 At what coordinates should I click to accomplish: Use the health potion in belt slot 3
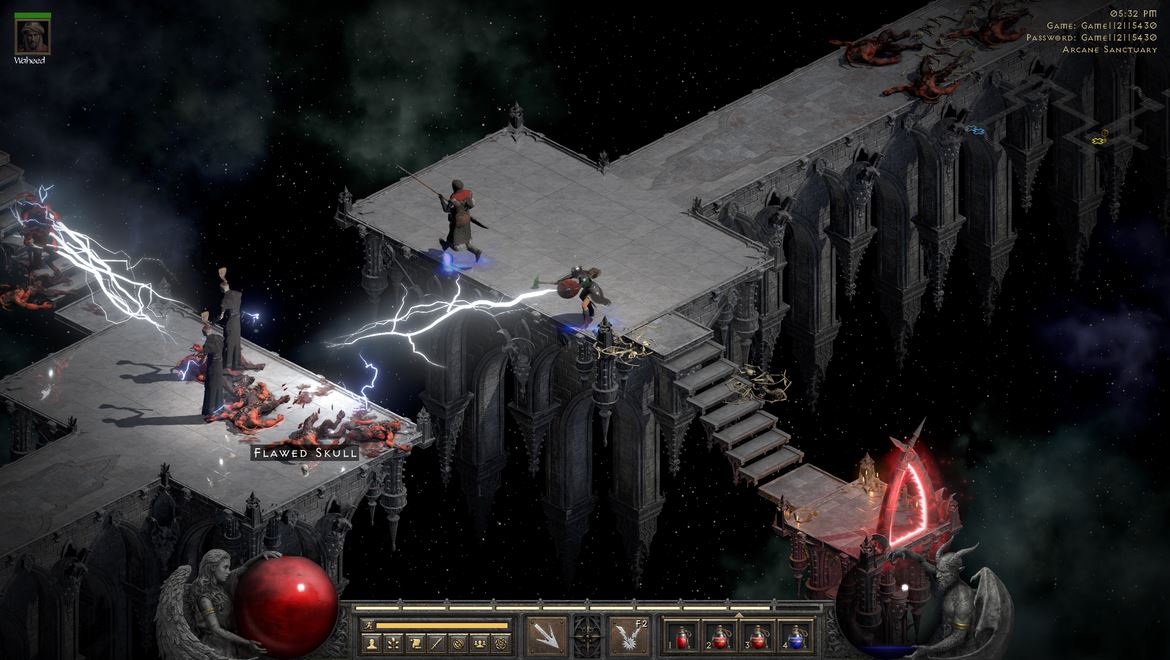tap(757, 636)
